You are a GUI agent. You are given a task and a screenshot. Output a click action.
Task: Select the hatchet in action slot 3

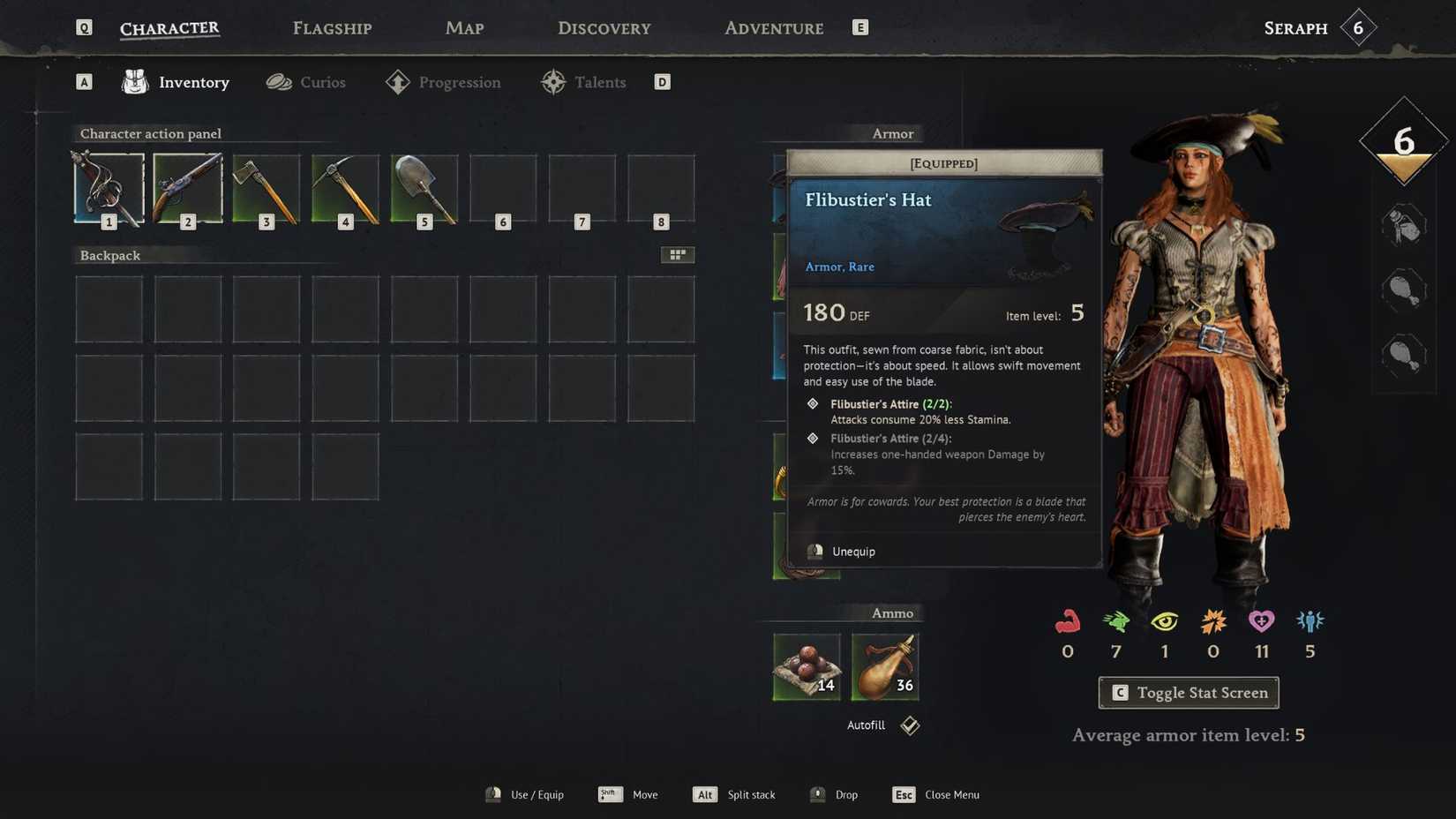266,188
